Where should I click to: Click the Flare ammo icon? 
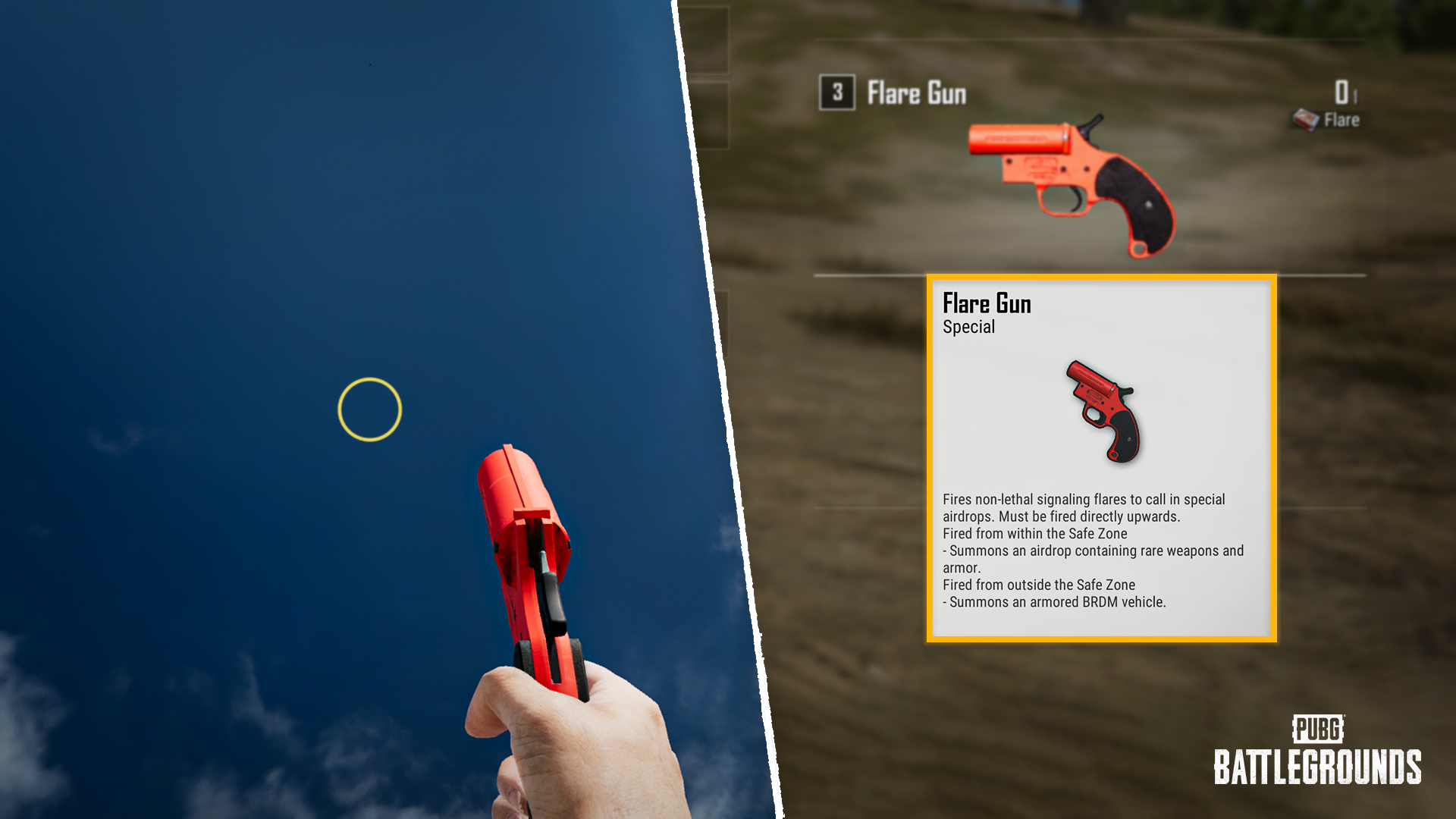[1306, 120]
